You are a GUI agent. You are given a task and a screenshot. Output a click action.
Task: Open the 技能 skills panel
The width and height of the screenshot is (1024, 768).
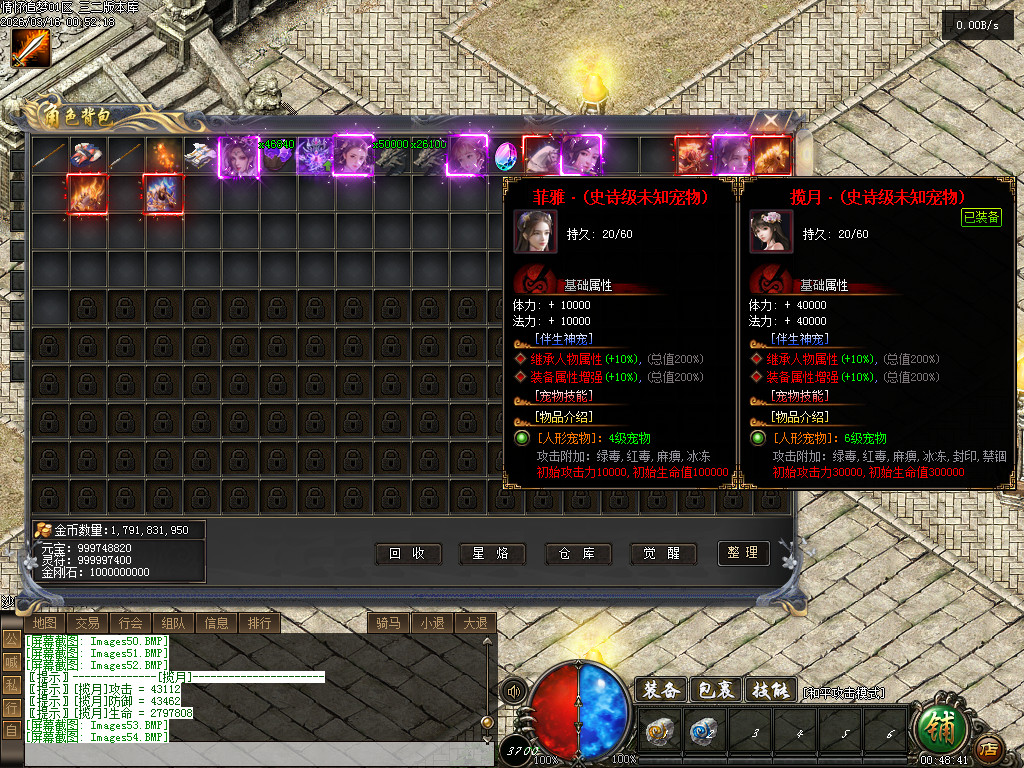click(770, 689)
